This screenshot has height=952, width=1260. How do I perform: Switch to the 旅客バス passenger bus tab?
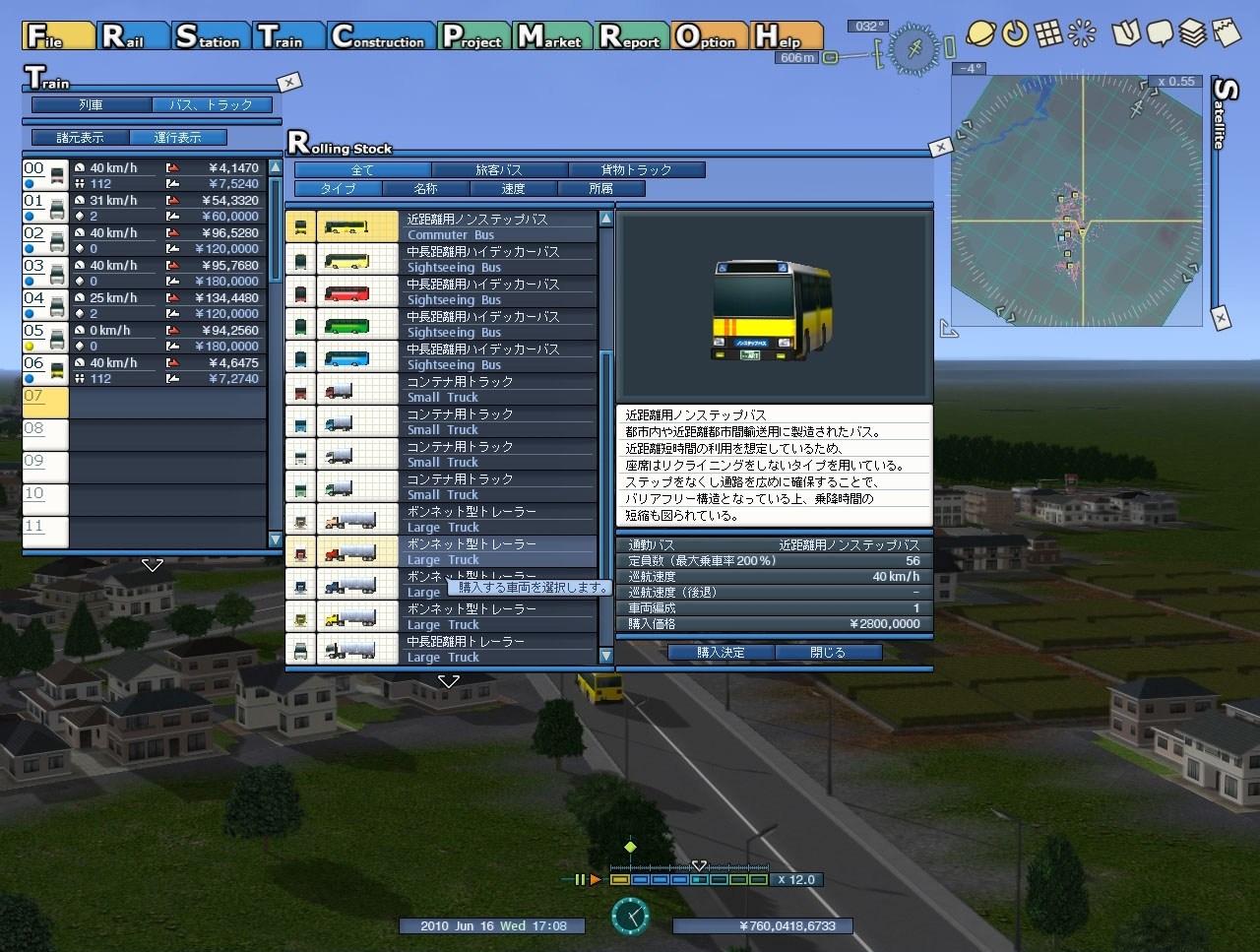[499, 170]
